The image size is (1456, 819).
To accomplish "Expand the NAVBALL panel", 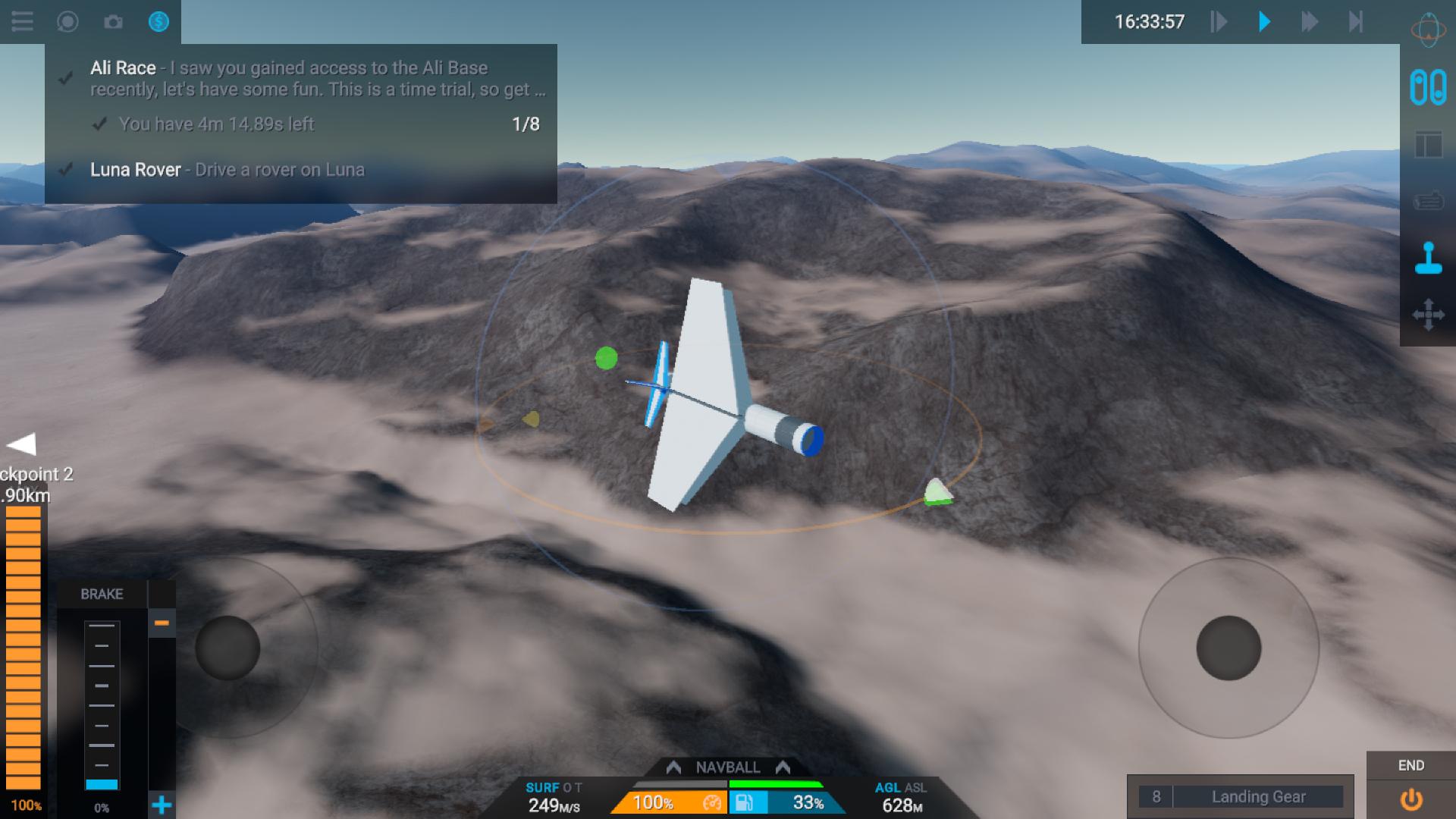I will (728, 767).
